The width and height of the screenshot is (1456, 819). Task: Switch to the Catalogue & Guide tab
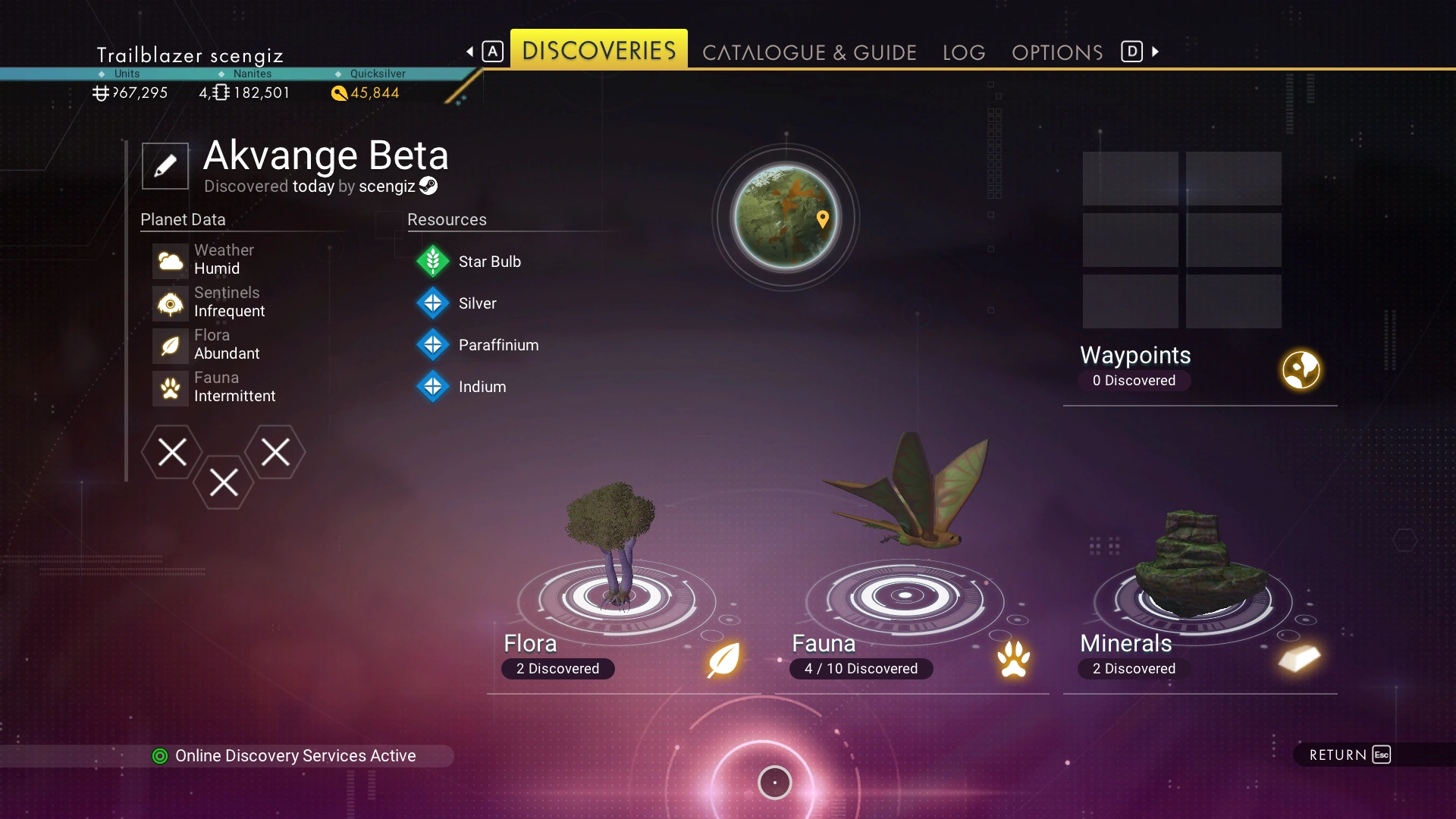coord(809,52)
